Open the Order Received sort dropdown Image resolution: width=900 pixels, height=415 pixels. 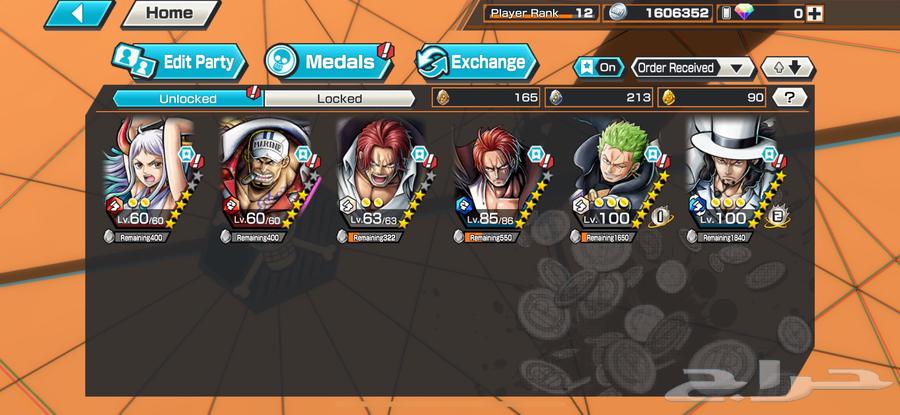[692, 67]
